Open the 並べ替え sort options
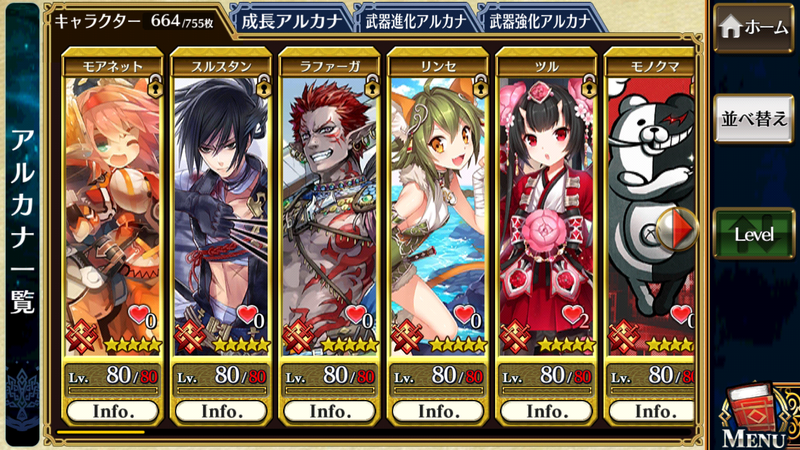Image resolution: width=800 pixels, height=450 pixels. coord(755,119)
